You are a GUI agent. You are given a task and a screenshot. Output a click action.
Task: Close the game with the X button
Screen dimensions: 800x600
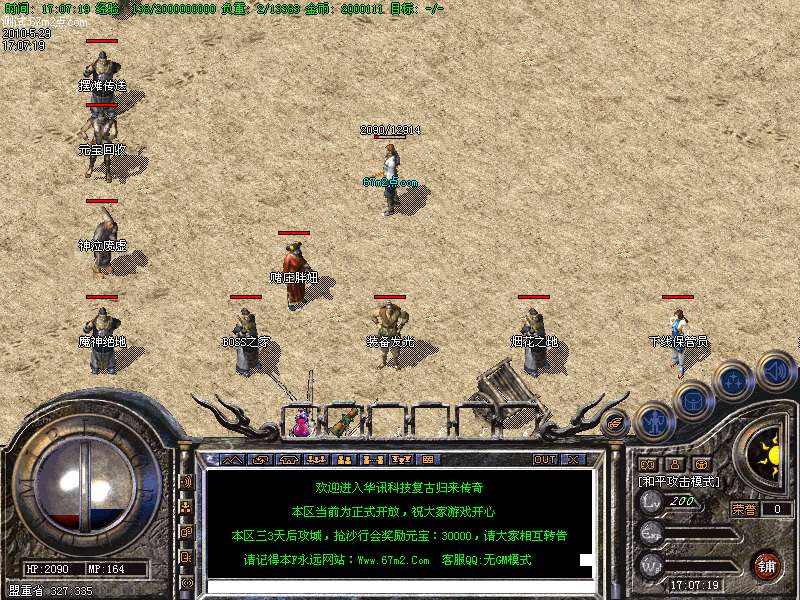pos(573,460)
